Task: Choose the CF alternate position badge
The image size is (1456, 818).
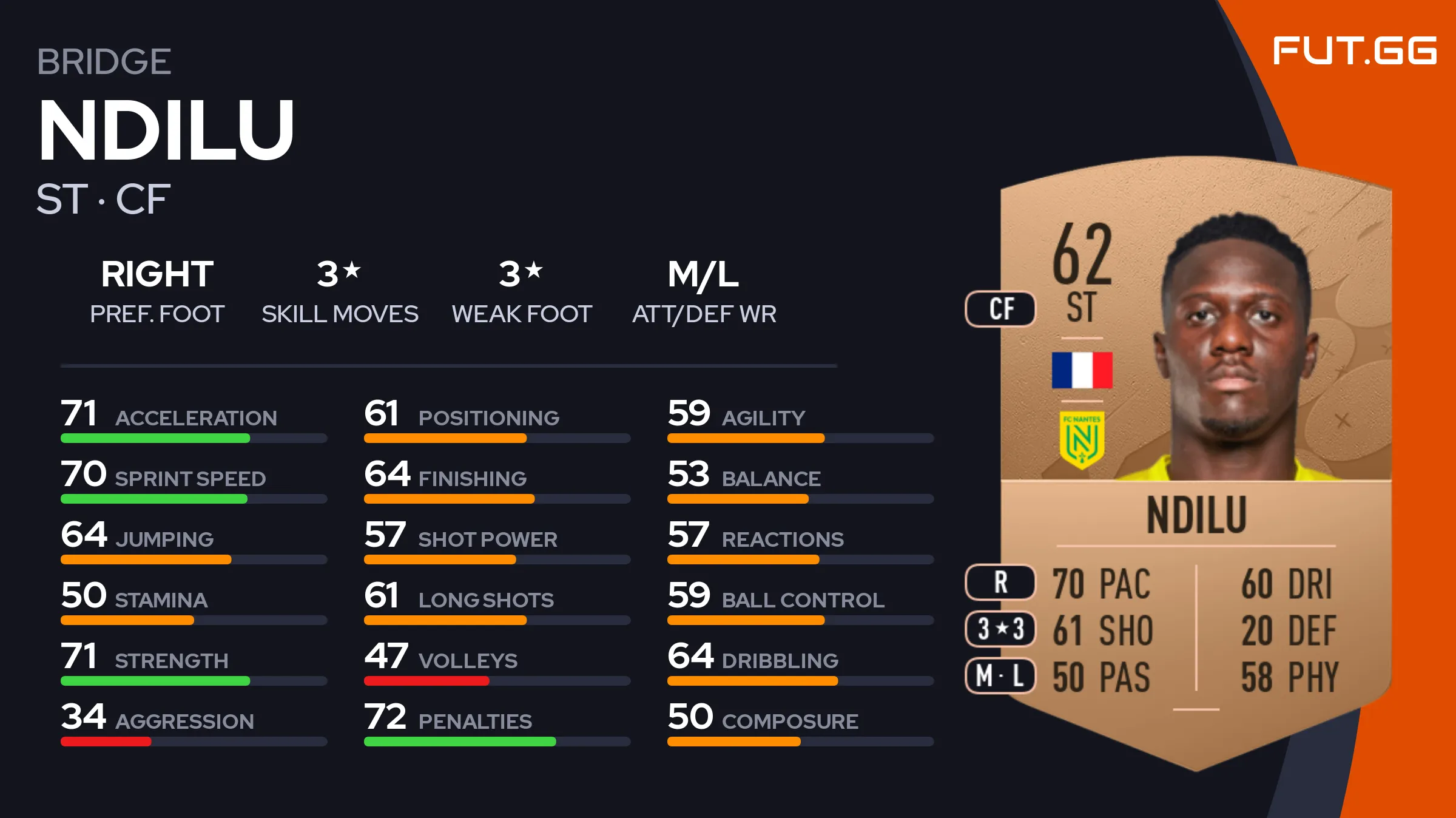Action: 1000,309
